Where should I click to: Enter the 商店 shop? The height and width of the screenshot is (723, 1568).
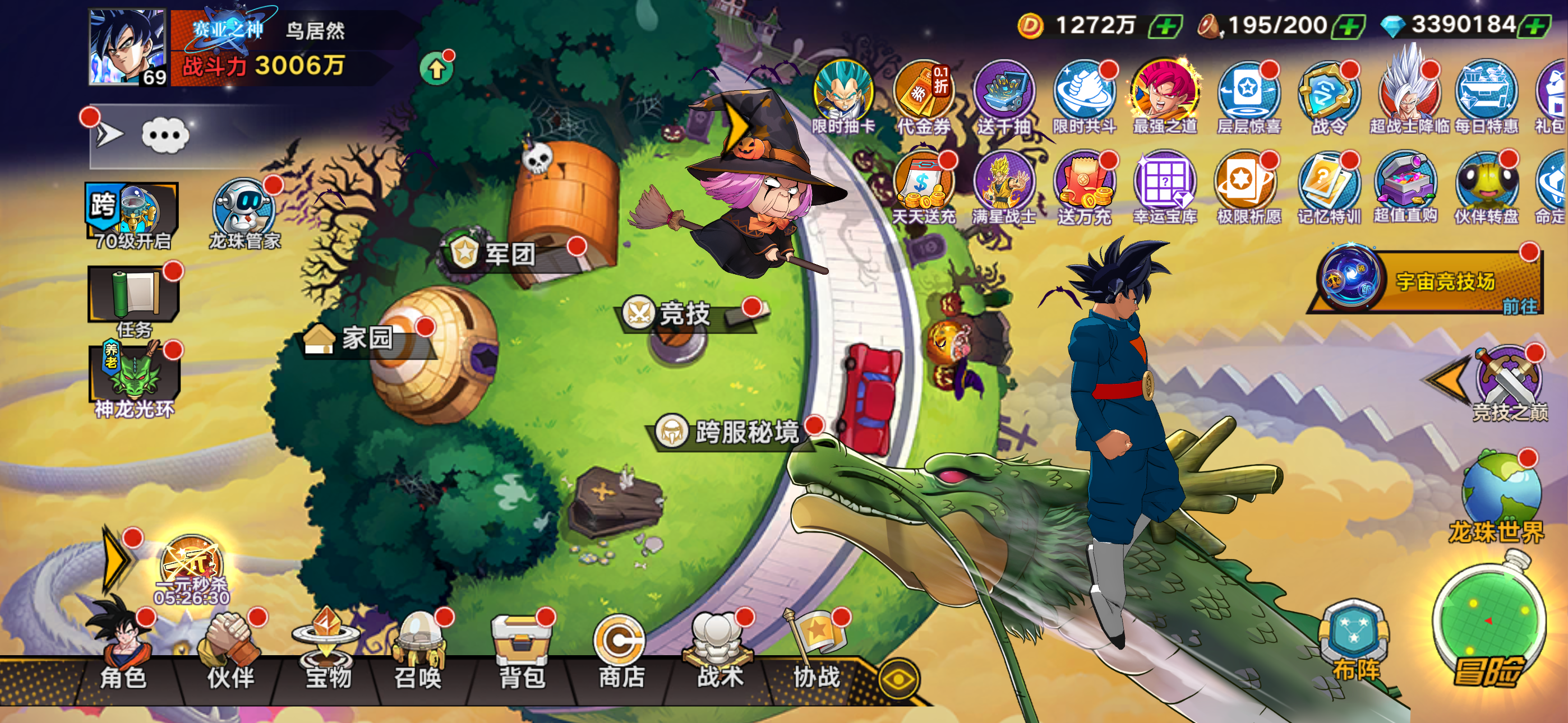620,652
